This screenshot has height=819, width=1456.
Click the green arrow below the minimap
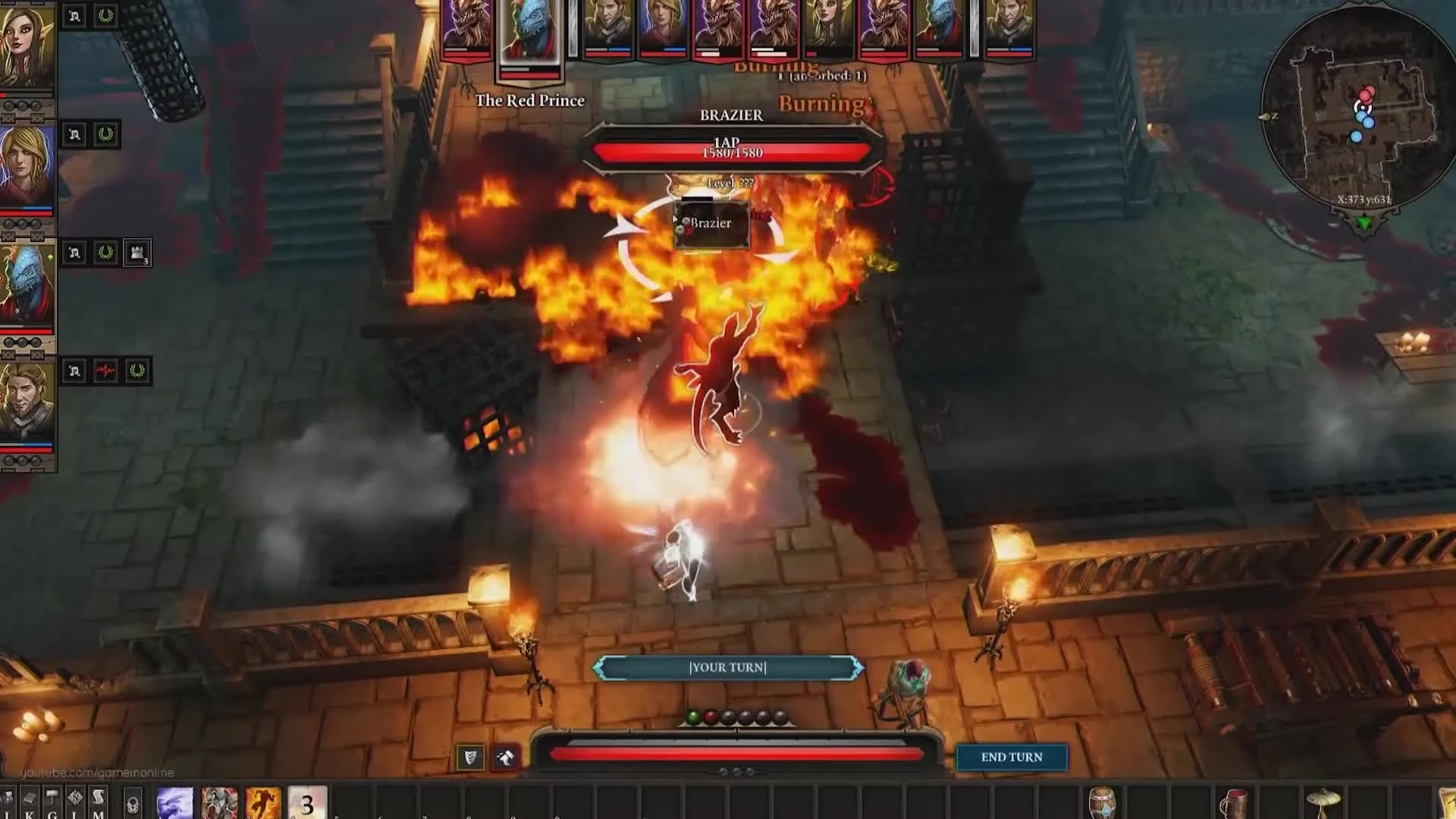[1365, 224]
